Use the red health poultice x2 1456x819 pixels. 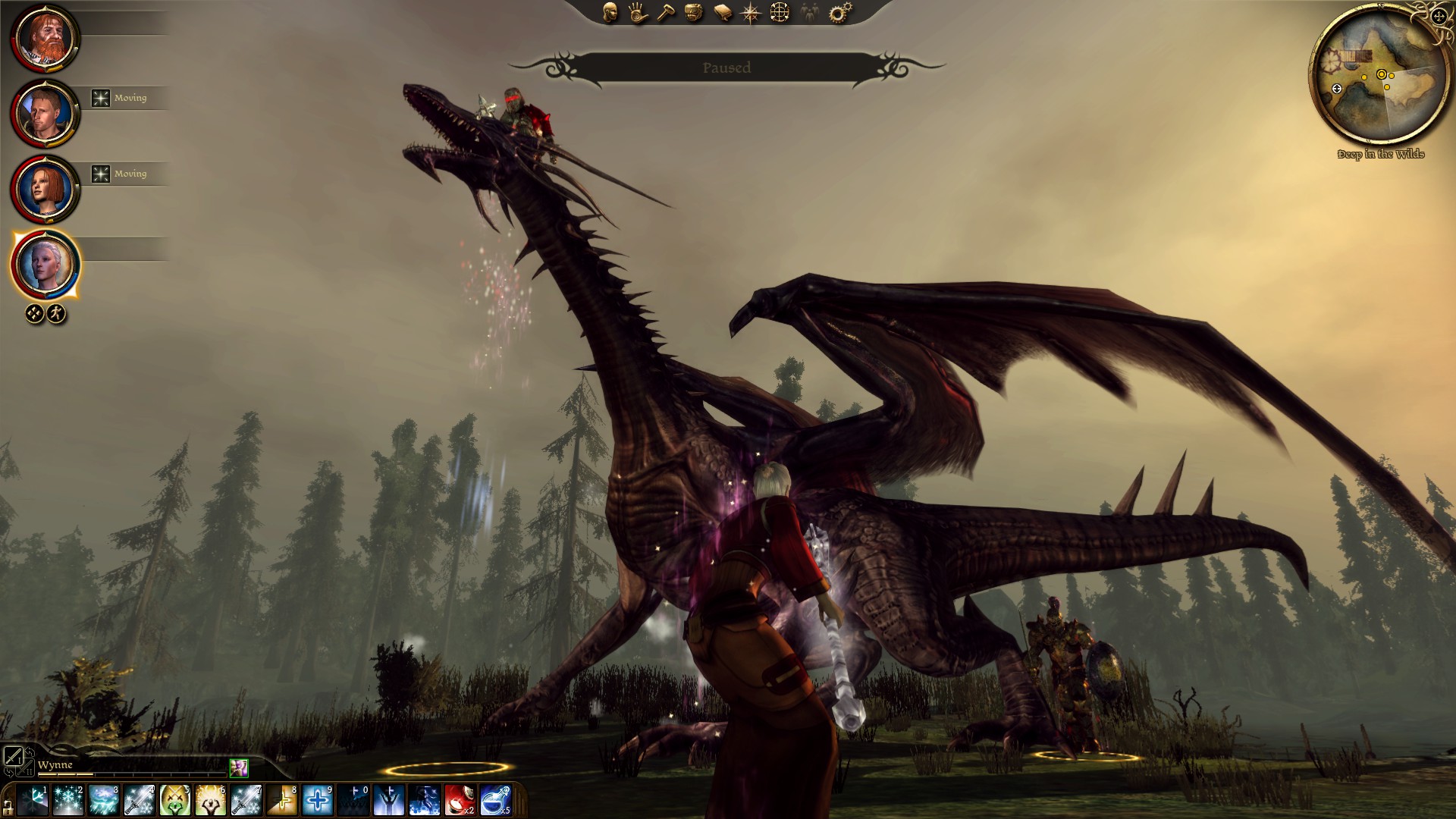pyautogui.click(x=460, y=800)
